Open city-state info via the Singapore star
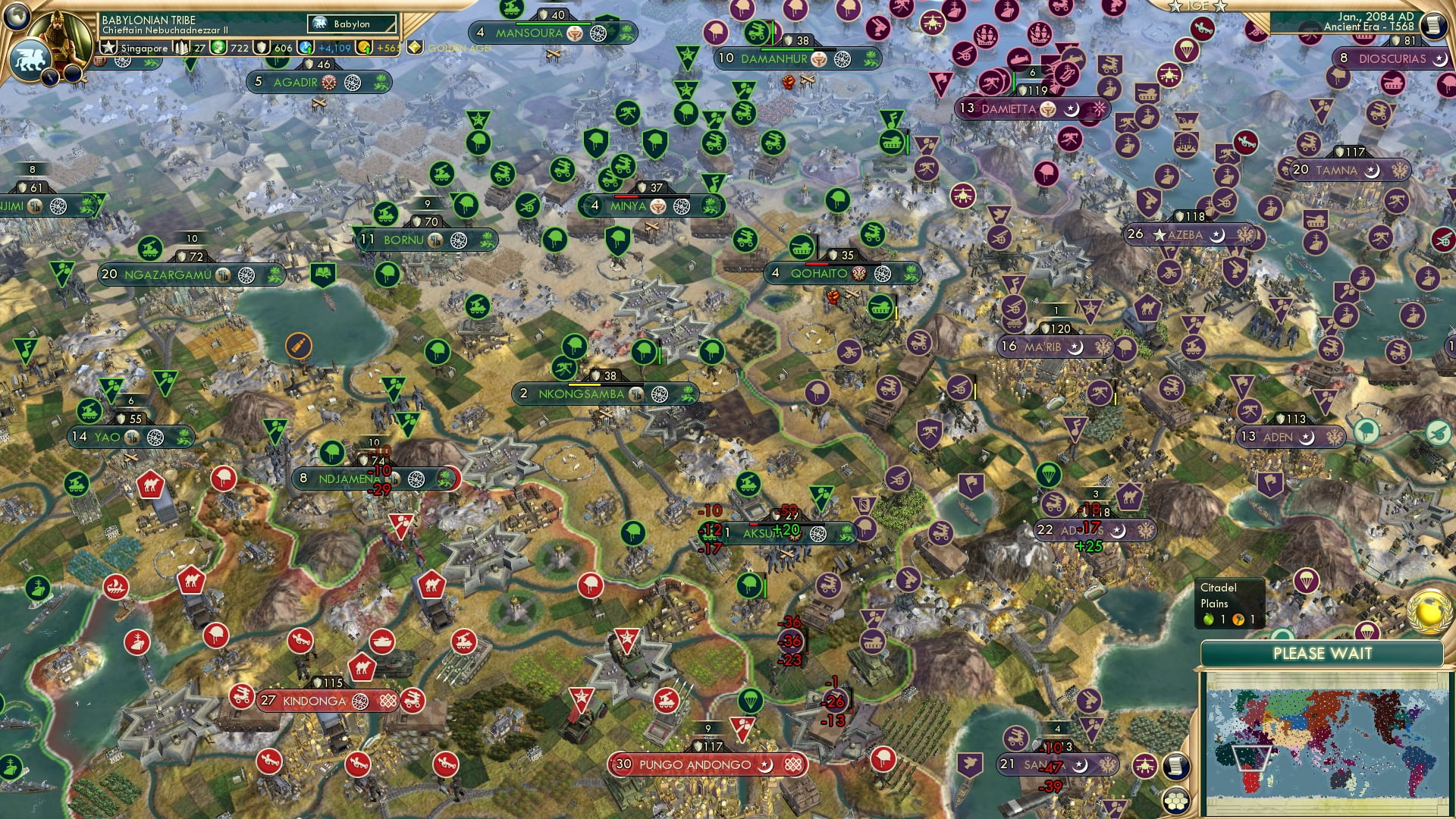The height and width of the screenshot is (819, 1456). coord(107,48)
